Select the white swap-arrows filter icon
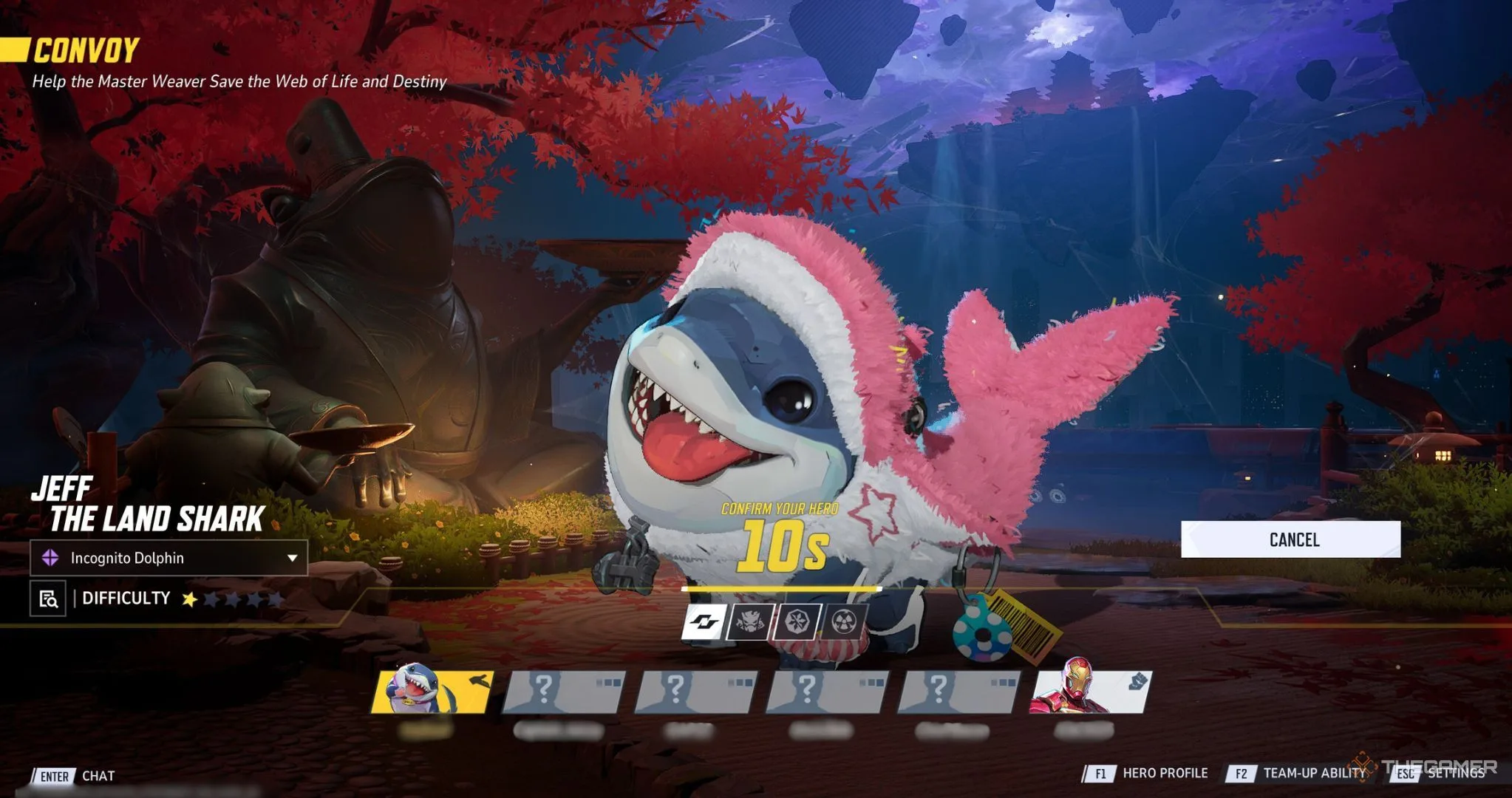Screen dimensions: 1512x798 [703, 622]
